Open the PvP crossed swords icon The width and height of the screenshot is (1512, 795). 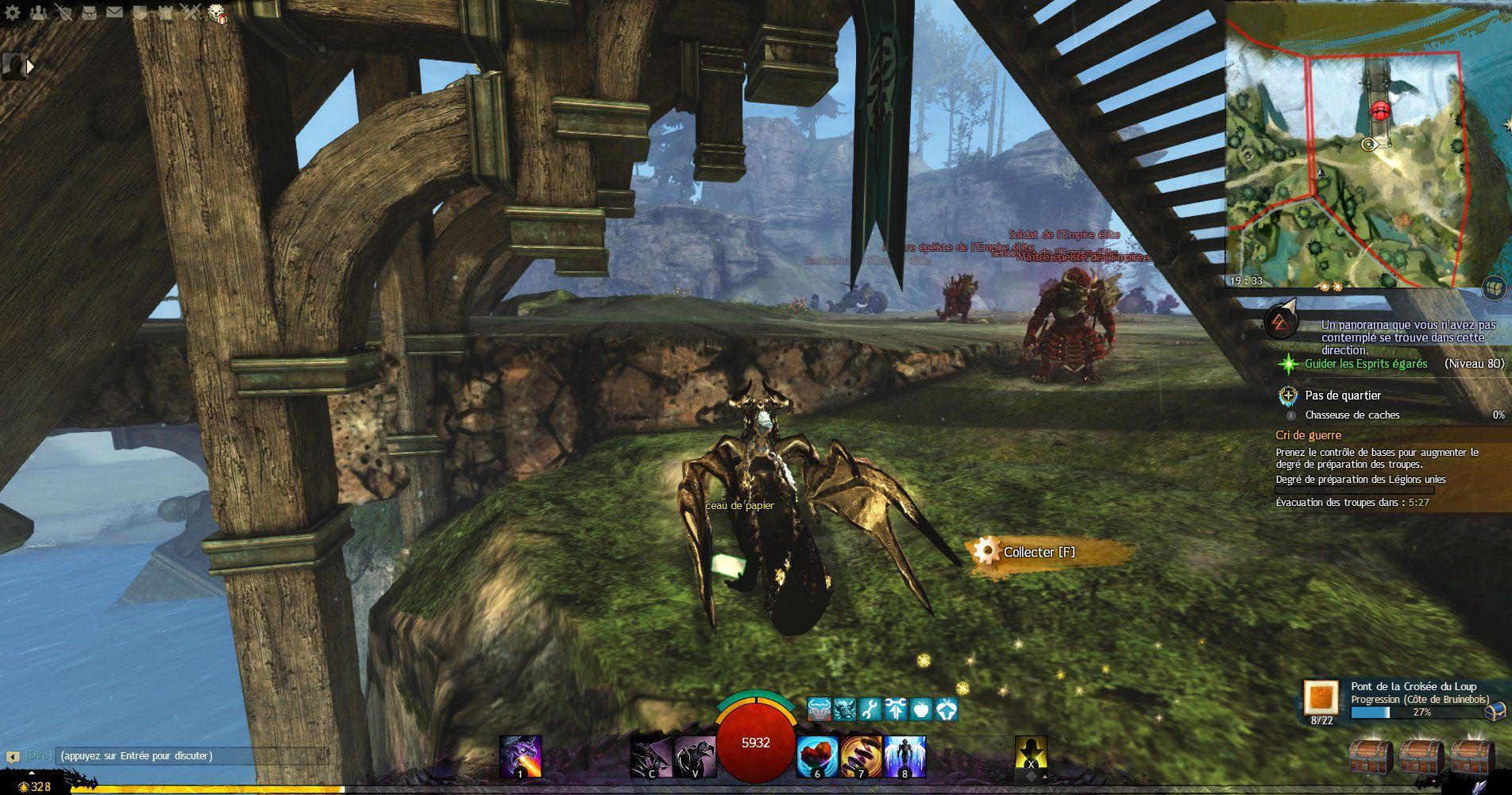[x=190, y=13]
